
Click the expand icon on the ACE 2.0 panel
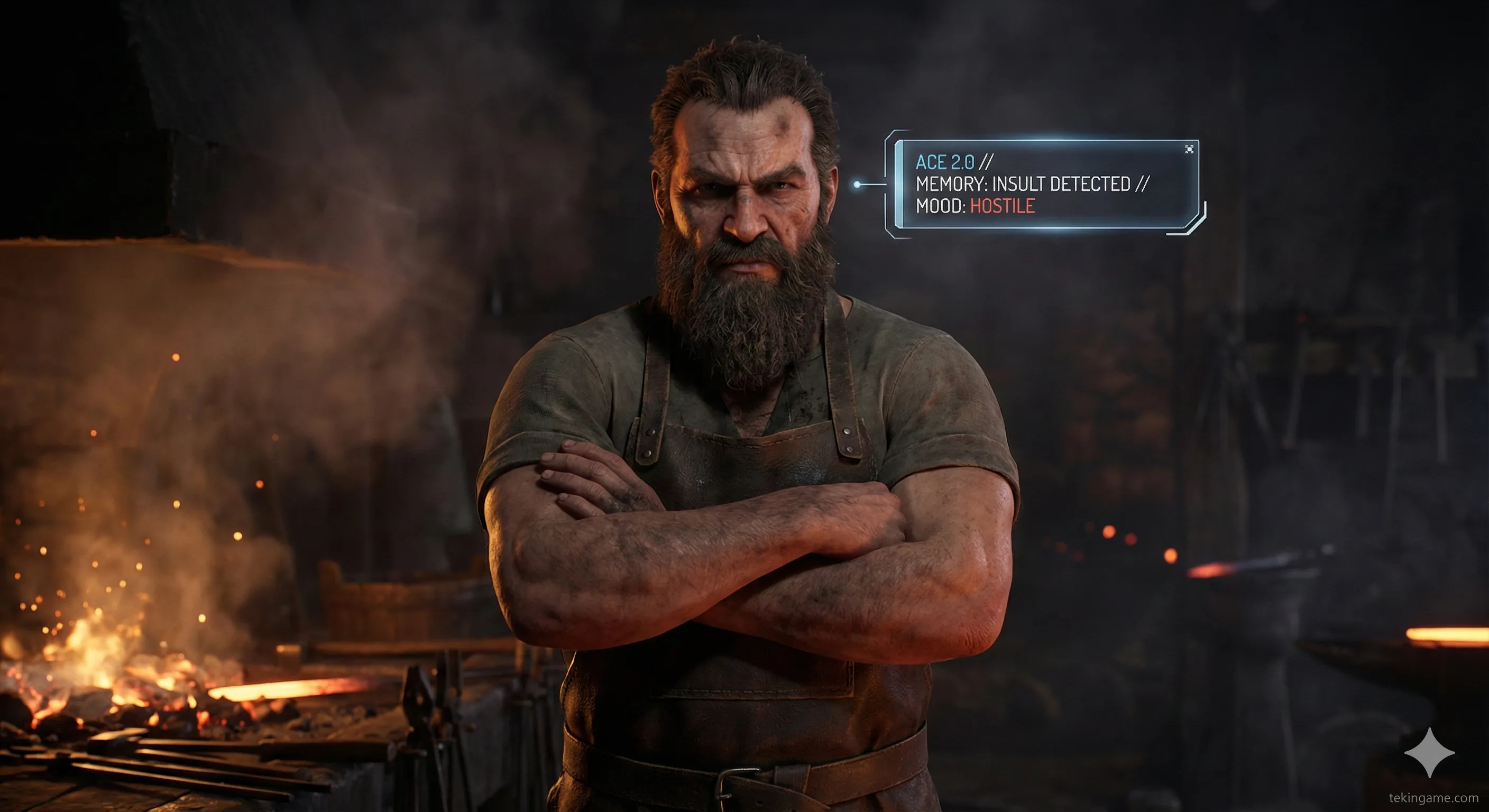tap(1189, 150)
